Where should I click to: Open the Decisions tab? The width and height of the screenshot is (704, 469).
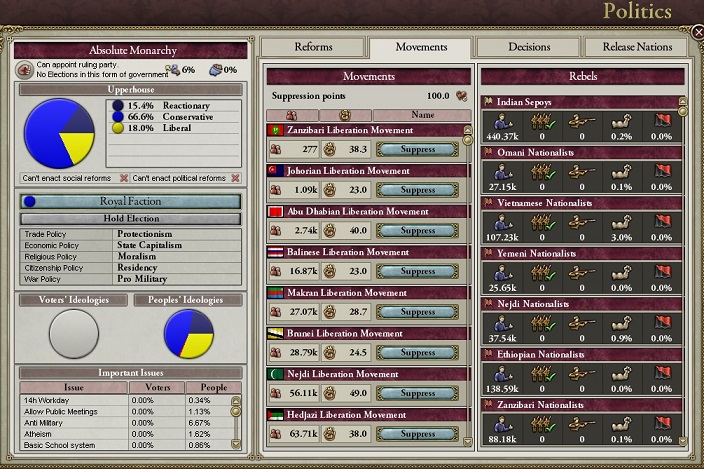528,47
